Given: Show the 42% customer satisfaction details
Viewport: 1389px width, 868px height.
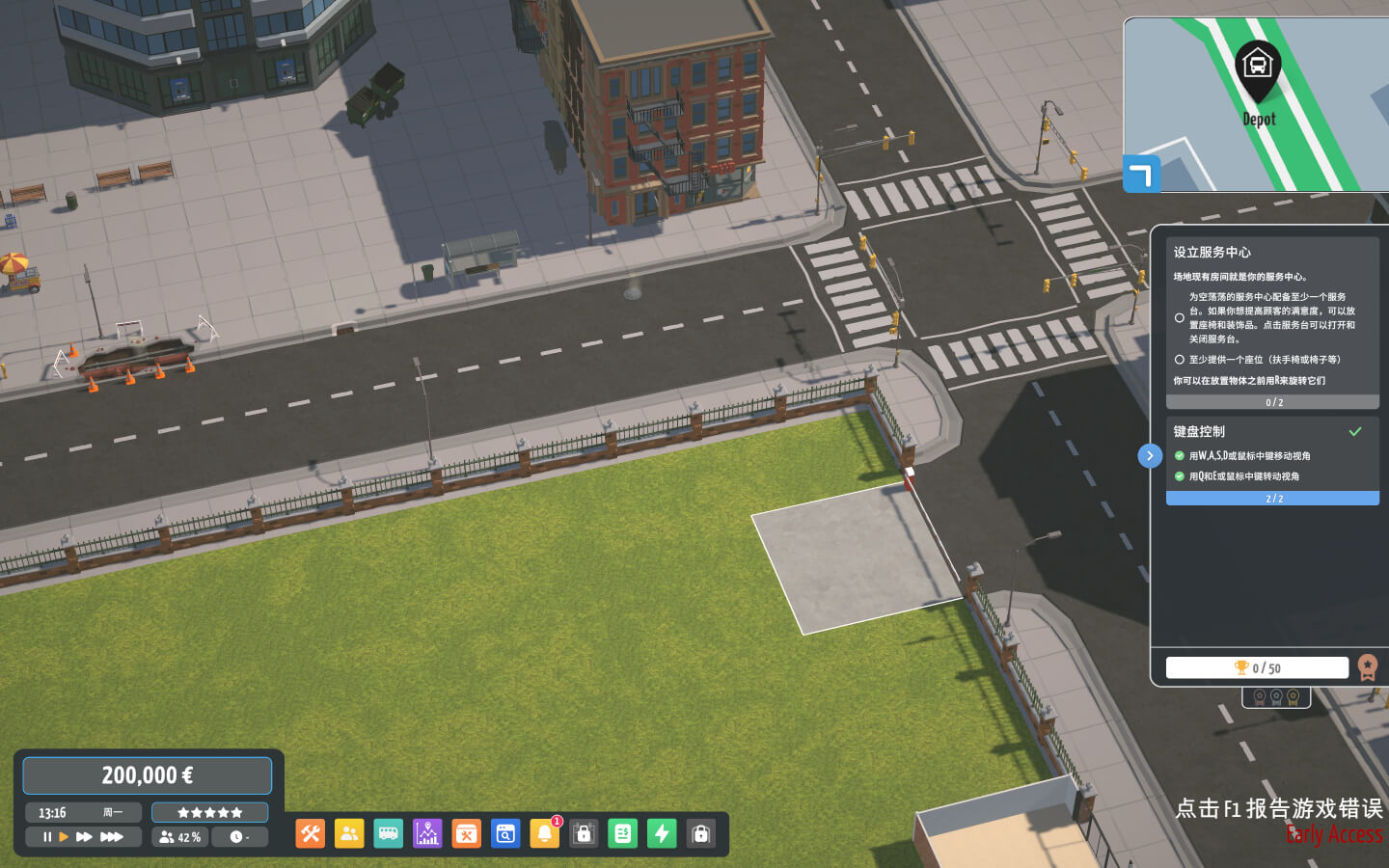Looking at the screenshot, I should 180,837.
